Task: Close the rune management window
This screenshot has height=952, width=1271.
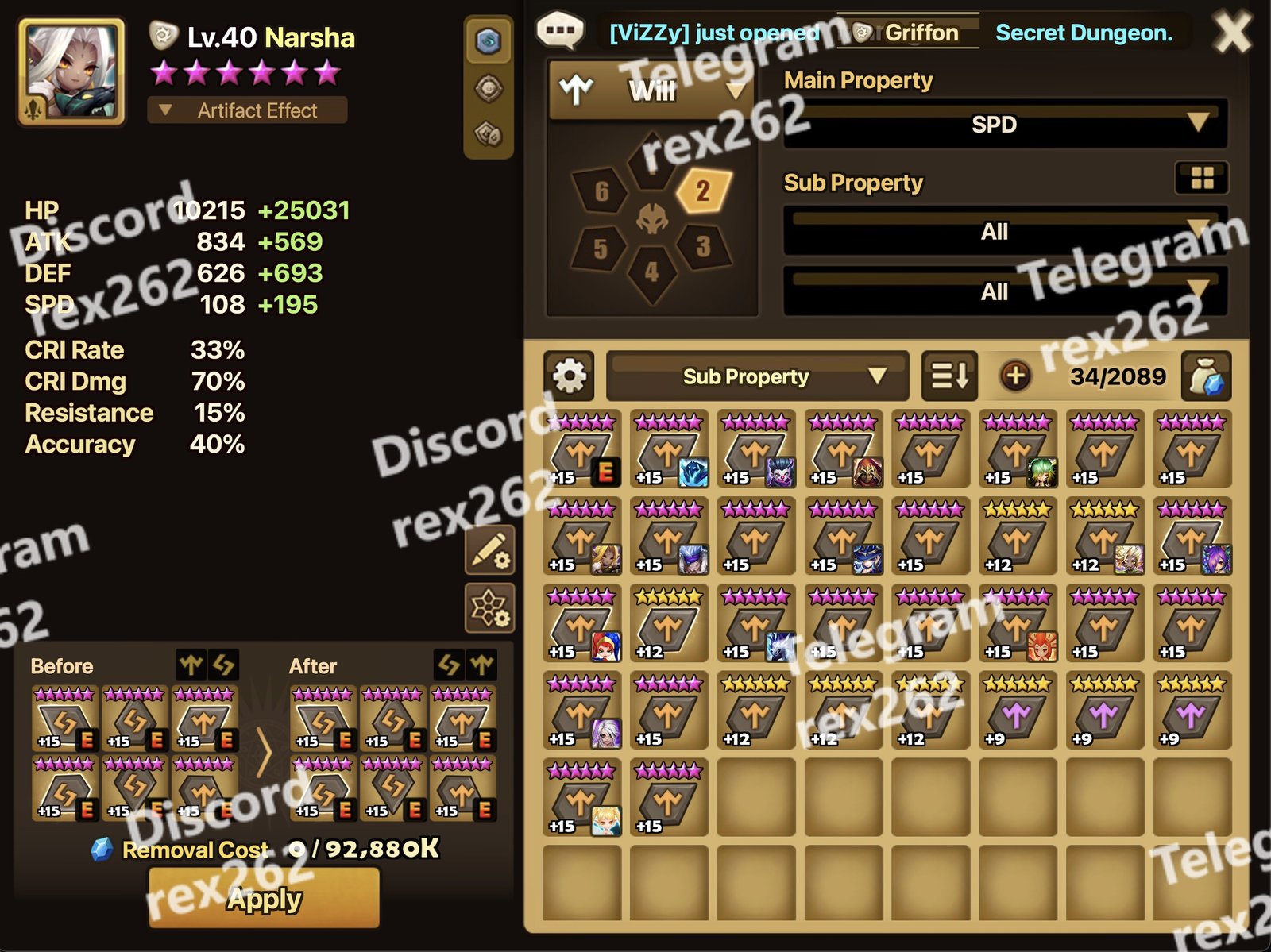Action: click(1231, 33)
